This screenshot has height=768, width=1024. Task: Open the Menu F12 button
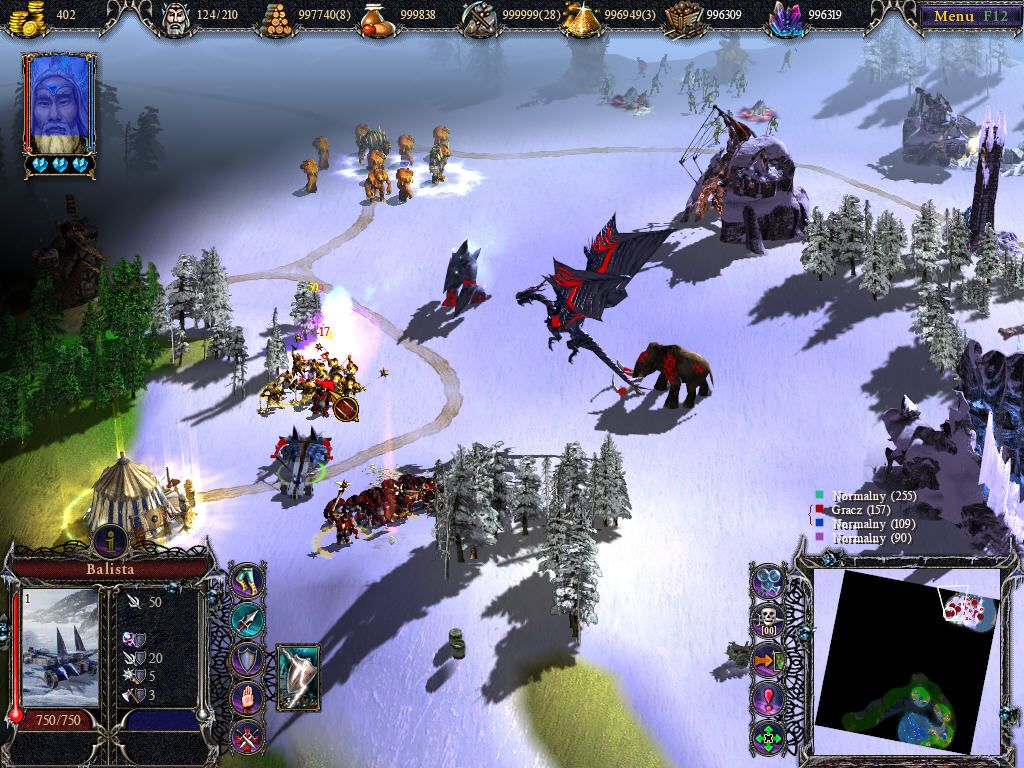pyautogui.click(x=965, y=16)
